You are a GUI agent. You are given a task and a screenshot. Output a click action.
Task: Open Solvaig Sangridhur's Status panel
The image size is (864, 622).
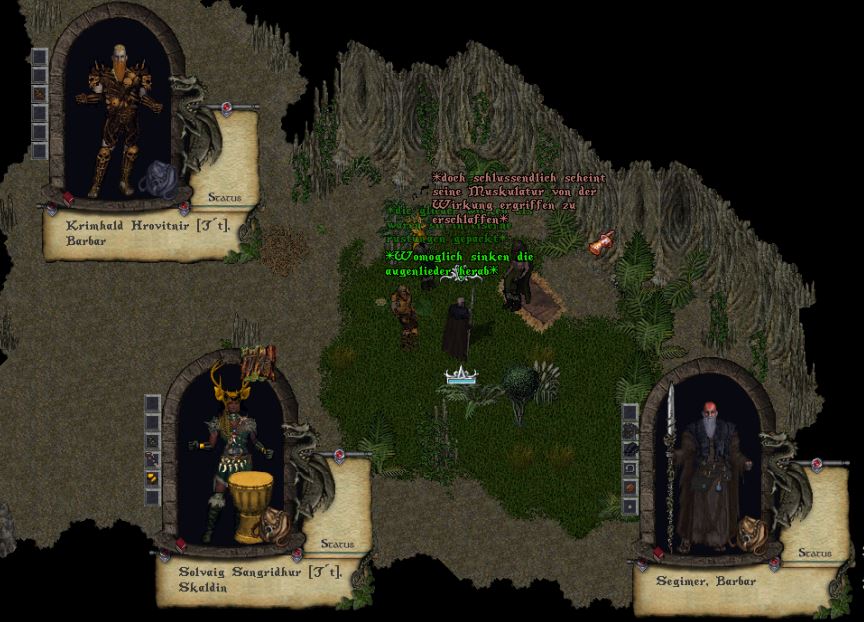tap(337, 544)
